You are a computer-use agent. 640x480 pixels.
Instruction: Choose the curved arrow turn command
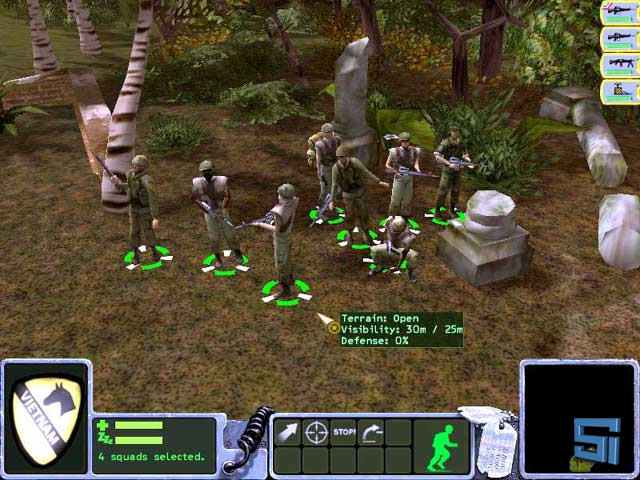(372, 433)
